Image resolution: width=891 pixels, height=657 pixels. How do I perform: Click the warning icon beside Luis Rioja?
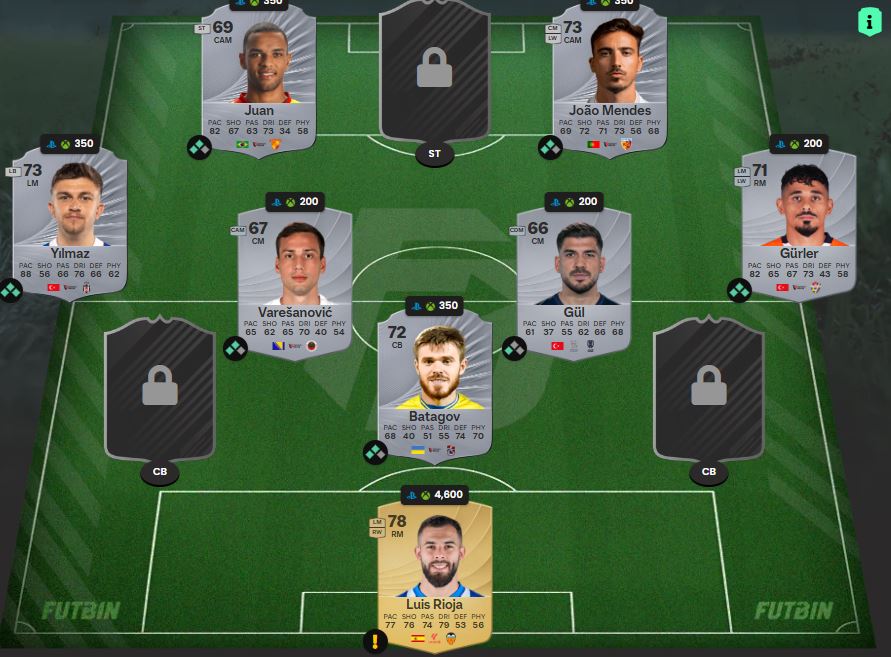coord(377,642)
